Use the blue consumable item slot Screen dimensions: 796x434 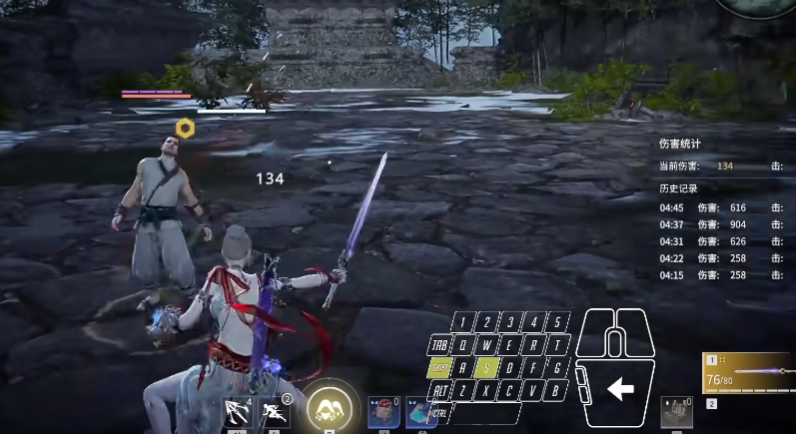coord(419,413)
